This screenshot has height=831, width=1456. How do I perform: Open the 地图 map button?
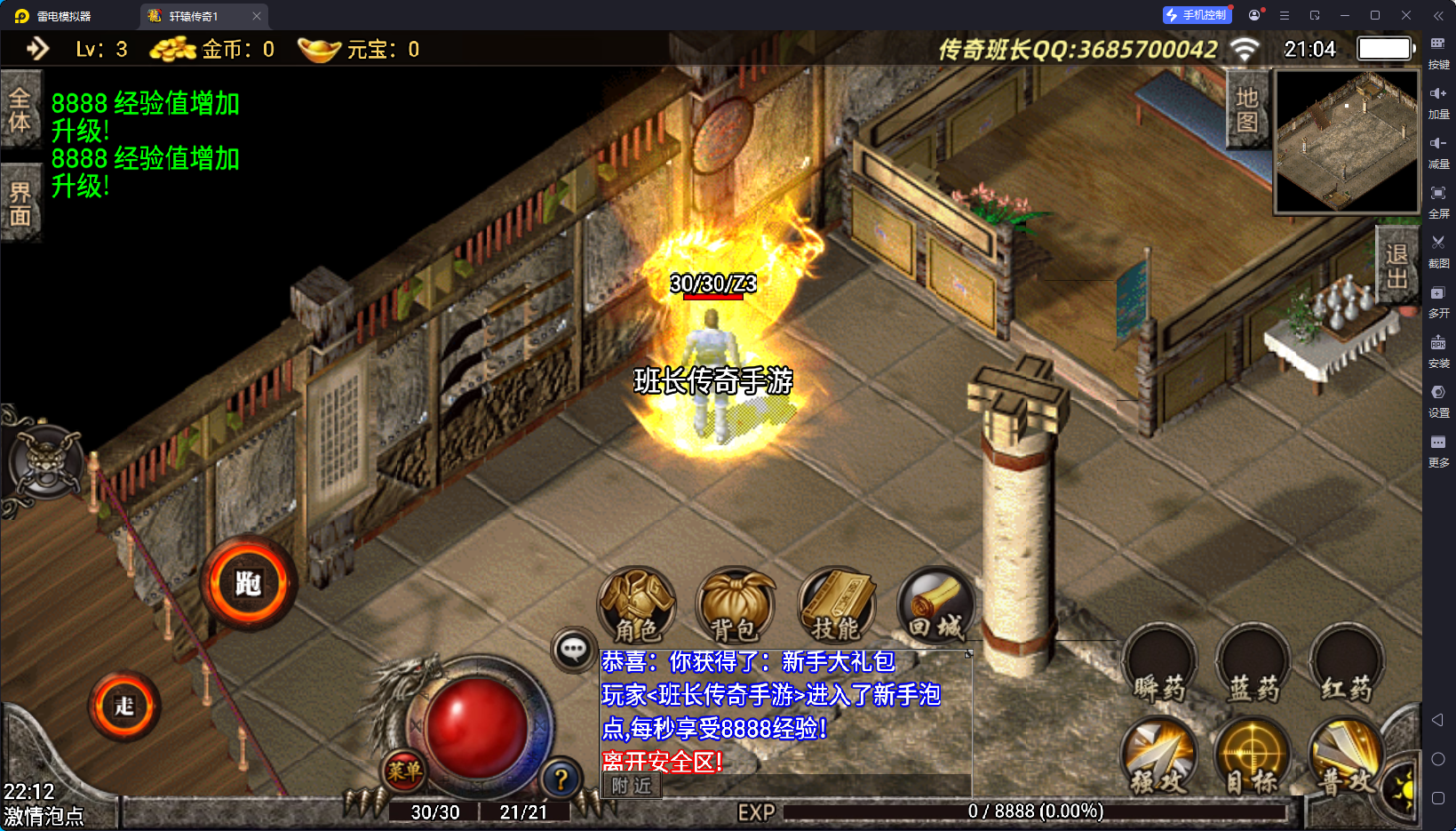(1247, 109)
